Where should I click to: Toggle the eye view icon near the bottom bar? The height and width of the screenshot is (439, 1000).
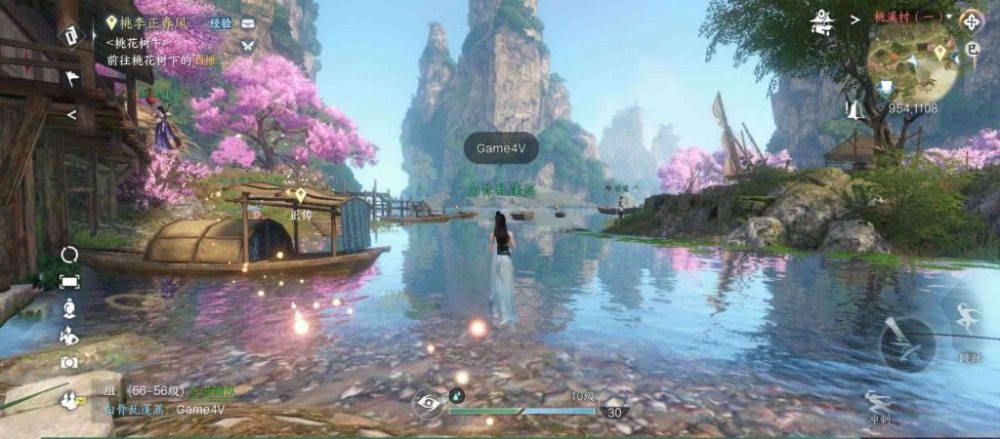(429, 403)
